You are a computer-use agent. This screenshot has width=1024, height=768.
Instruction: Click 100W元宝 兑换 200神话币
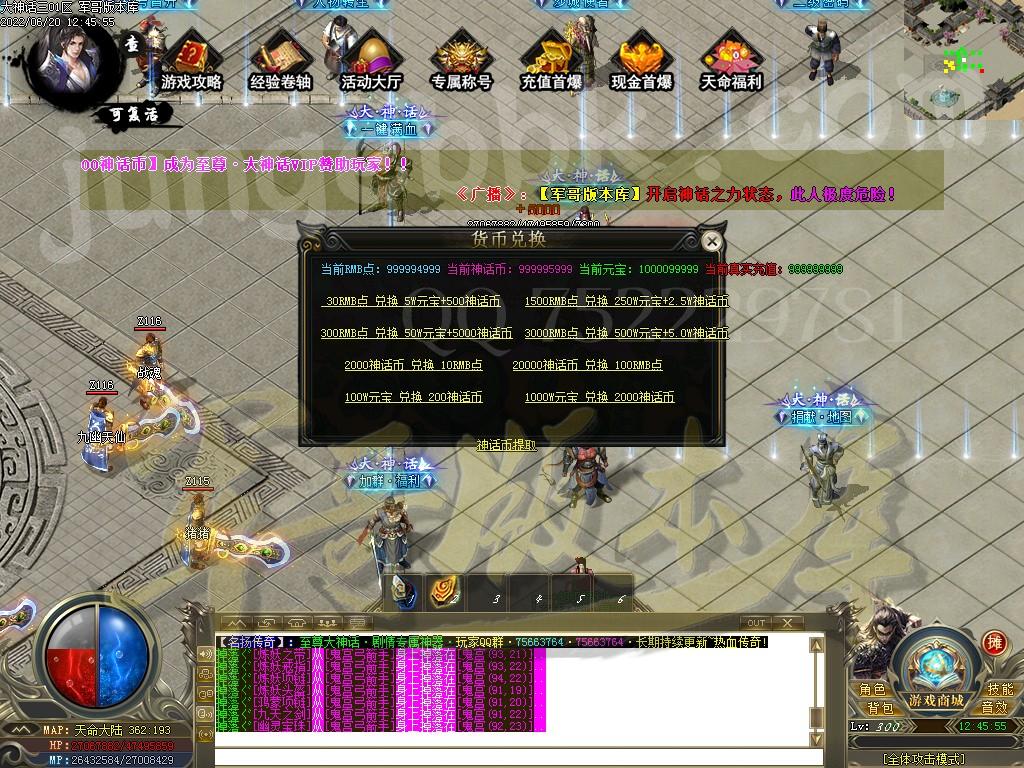413,397
